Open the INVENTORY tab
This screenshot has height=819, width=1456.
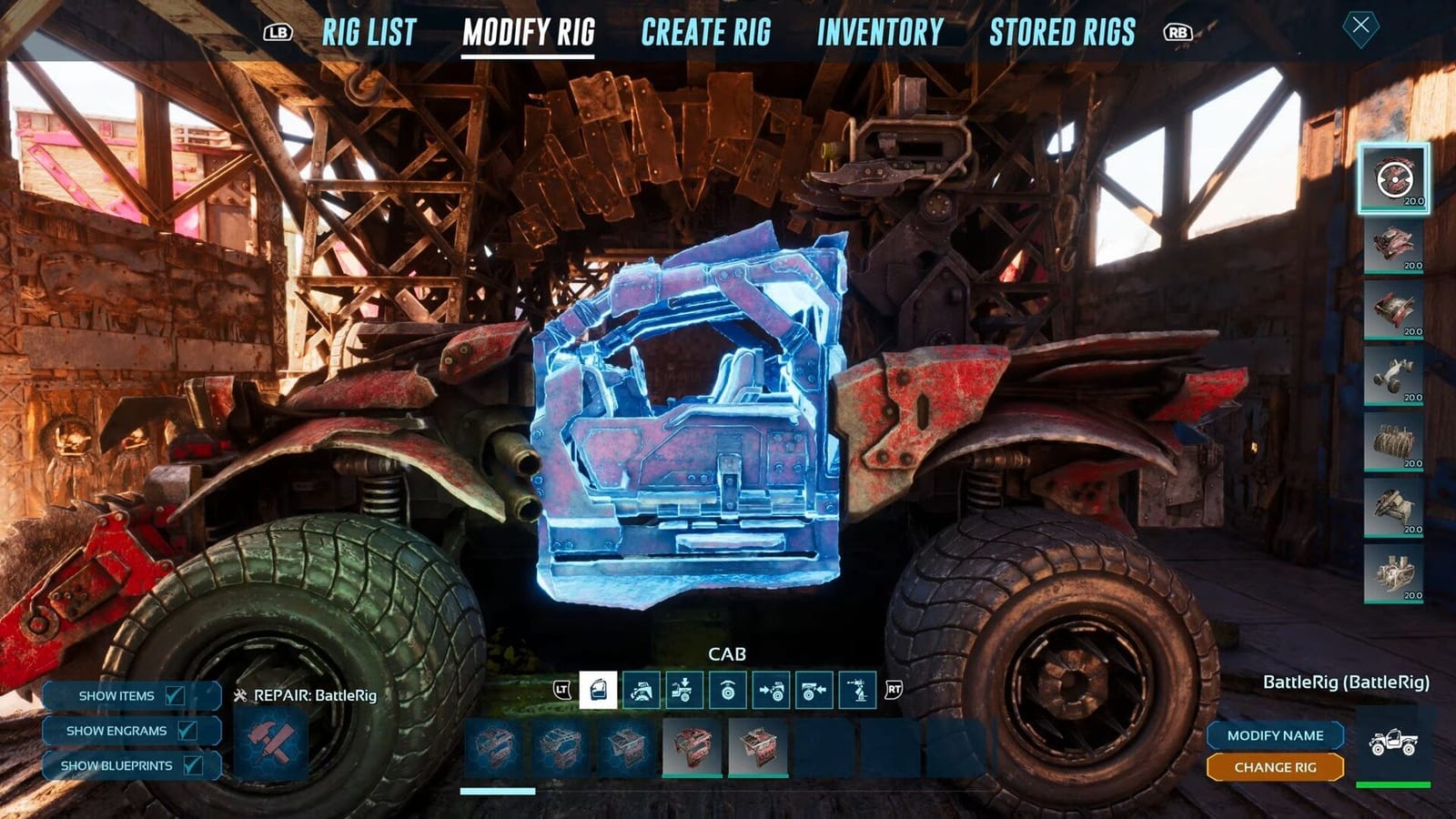coord(880,31)
